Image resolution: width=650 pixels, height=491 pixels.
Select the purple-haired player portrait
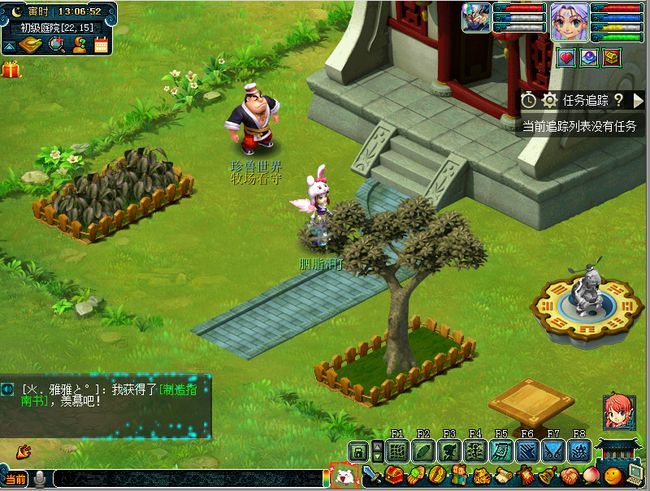[x=568, y=21]
